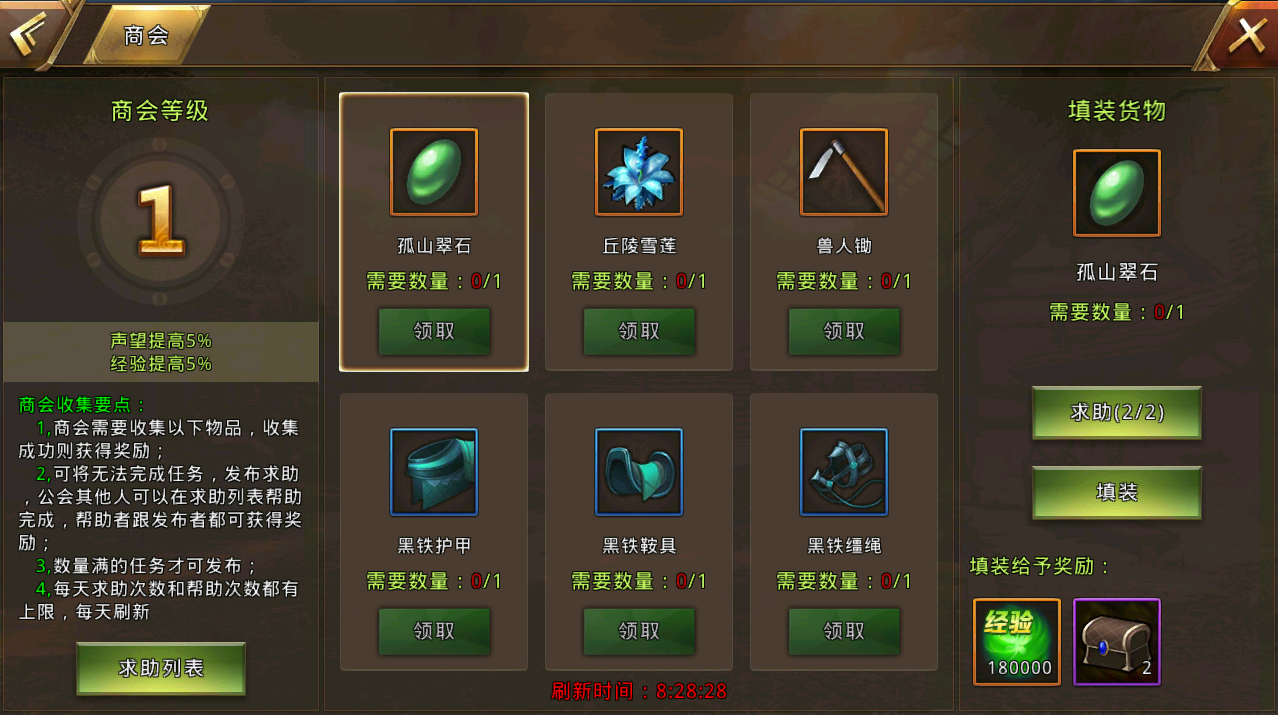Claim the 黑铁鞍具 with its 领取 button
The height and width of the screenshot is (715, 1278).
pos(639,631)
